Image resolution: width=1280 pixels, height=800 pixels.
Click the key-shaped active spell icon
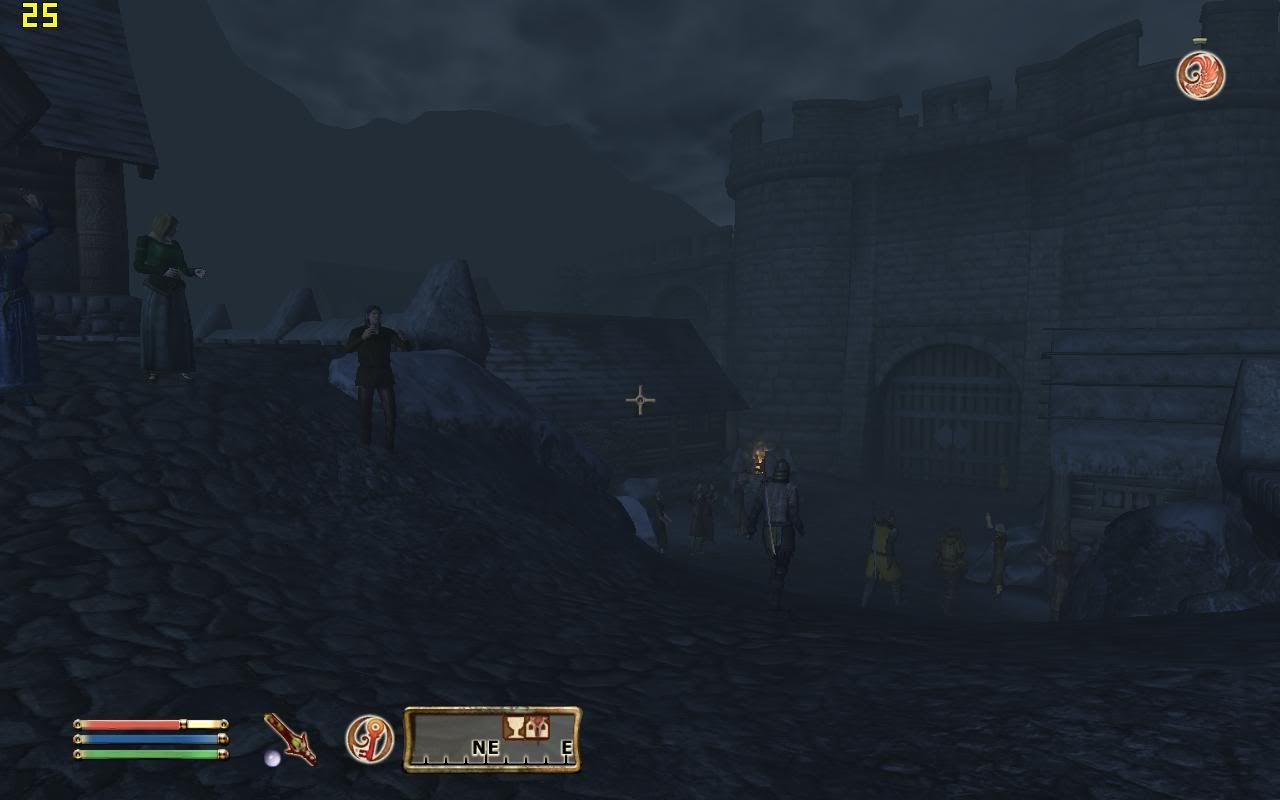[369, 739]
